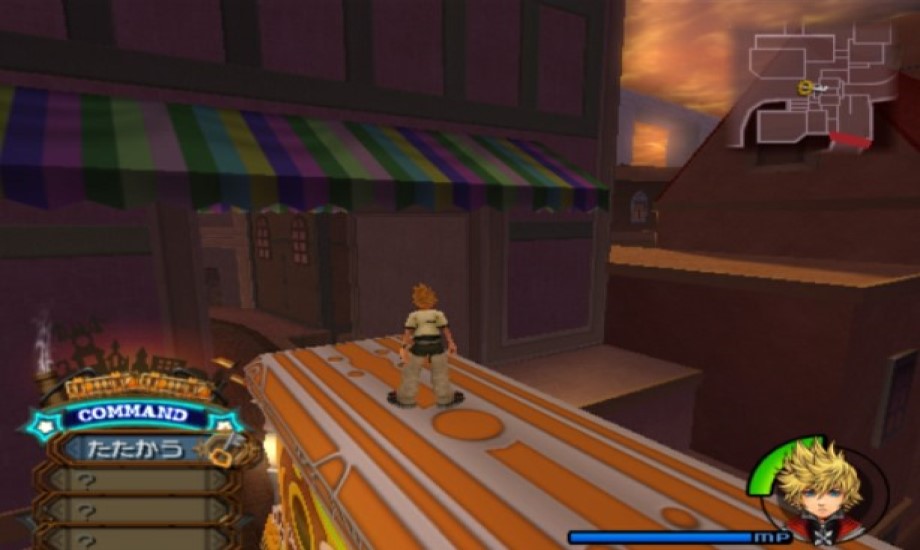Click the COMMAND menu header
Image resolution: width=920 pixels, height=550 pixels.
coord(131,414)
